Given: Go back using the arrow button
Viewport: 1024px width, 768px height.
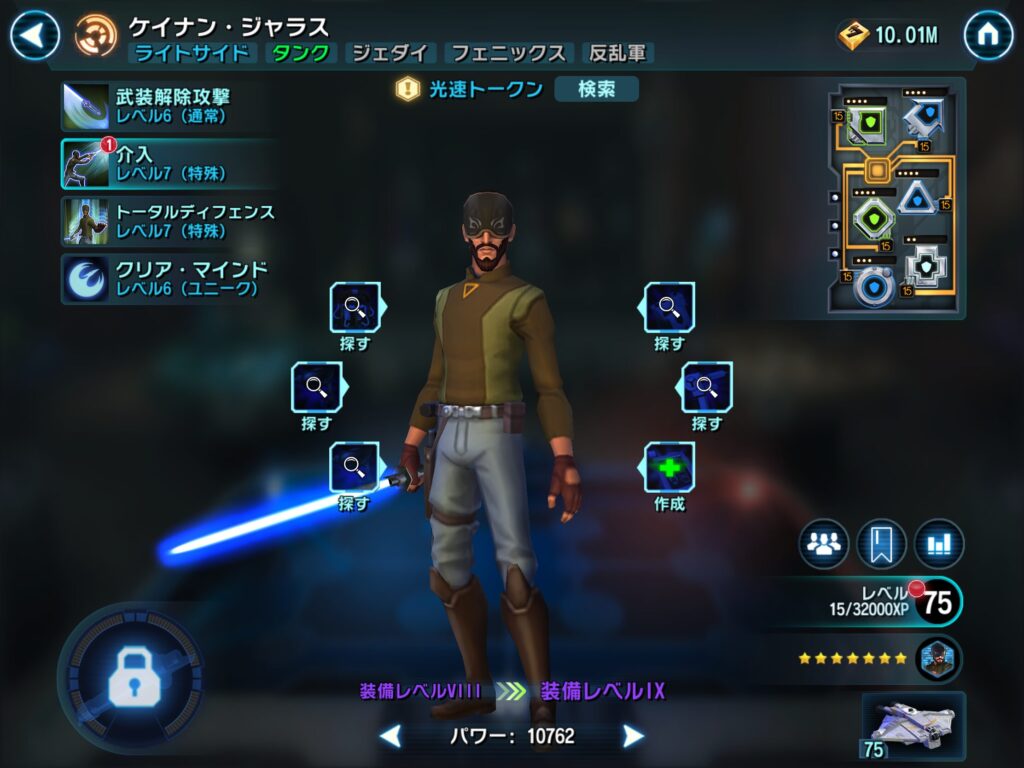Looking at the screenshot, I should 35,36.
